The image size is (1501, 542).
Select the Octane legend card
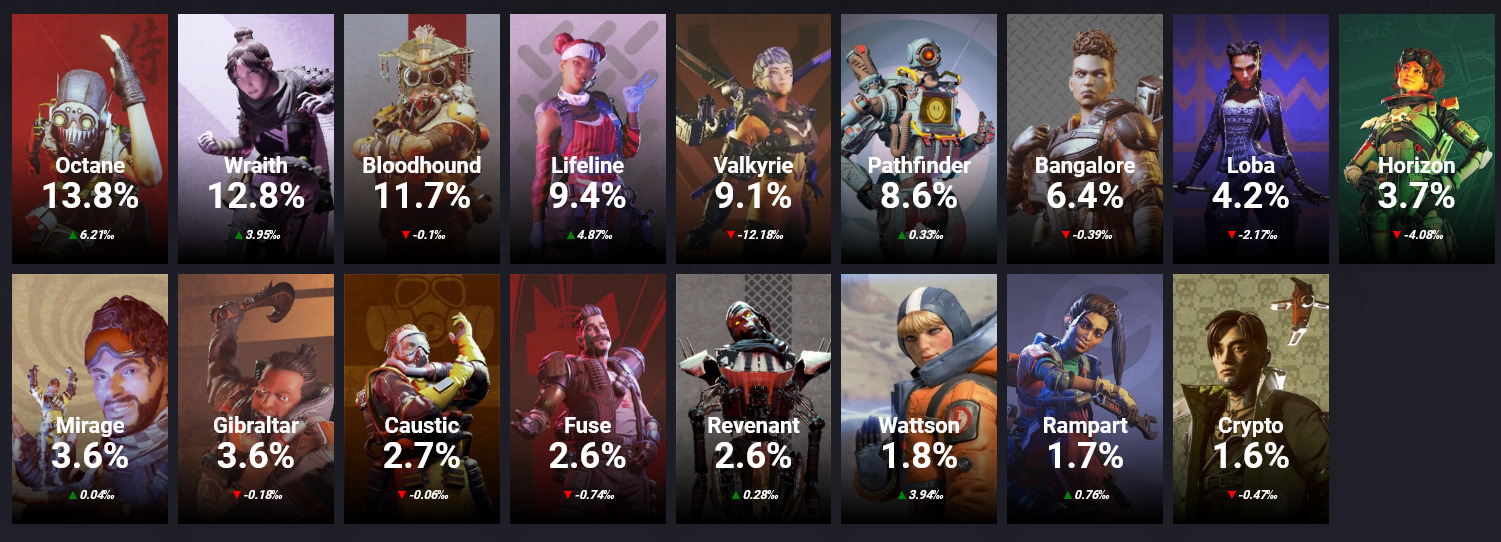tap(89, 138)
